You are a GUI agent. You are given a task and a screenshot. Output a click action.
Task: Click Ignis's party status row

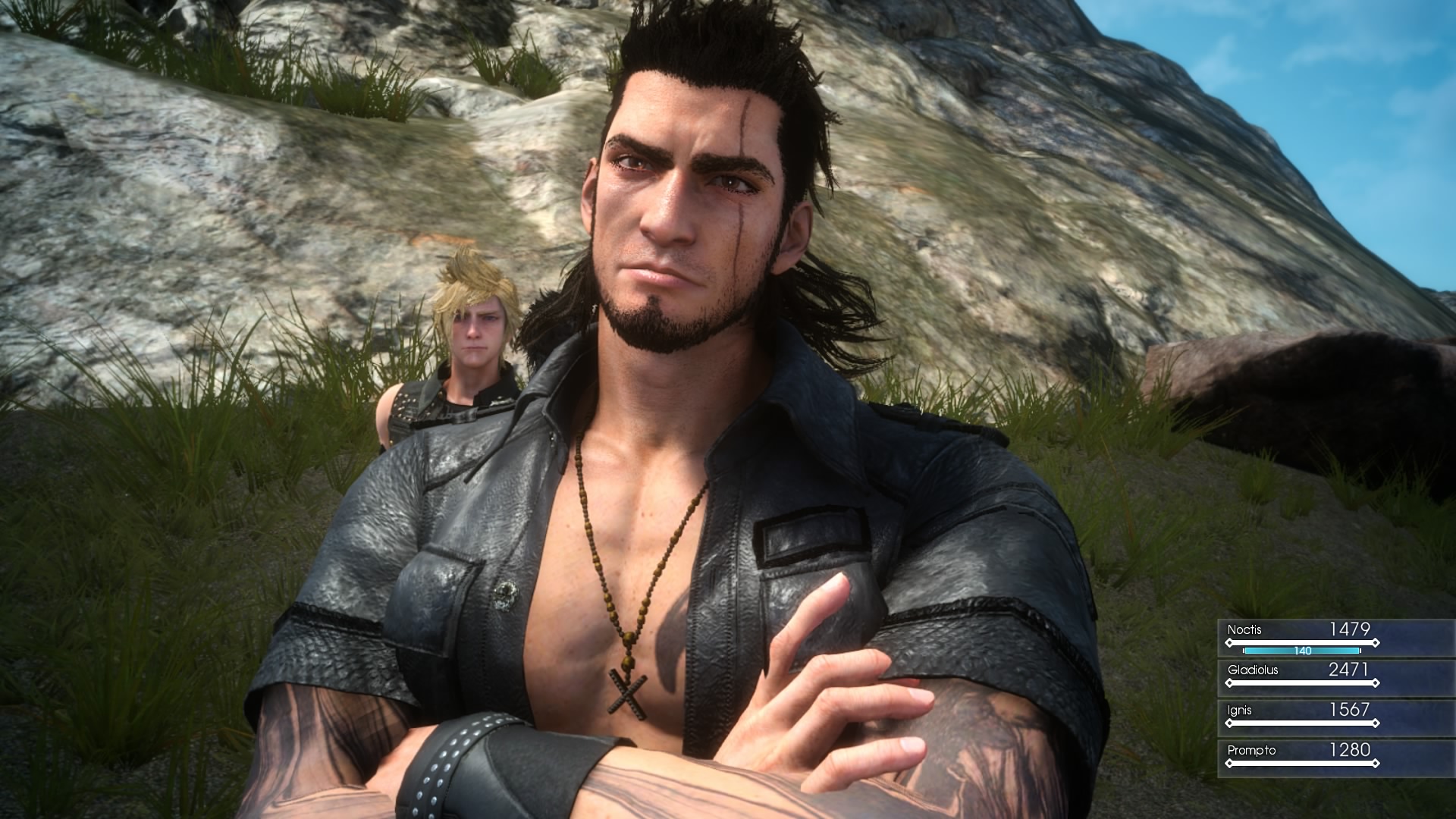(1301, 716)
